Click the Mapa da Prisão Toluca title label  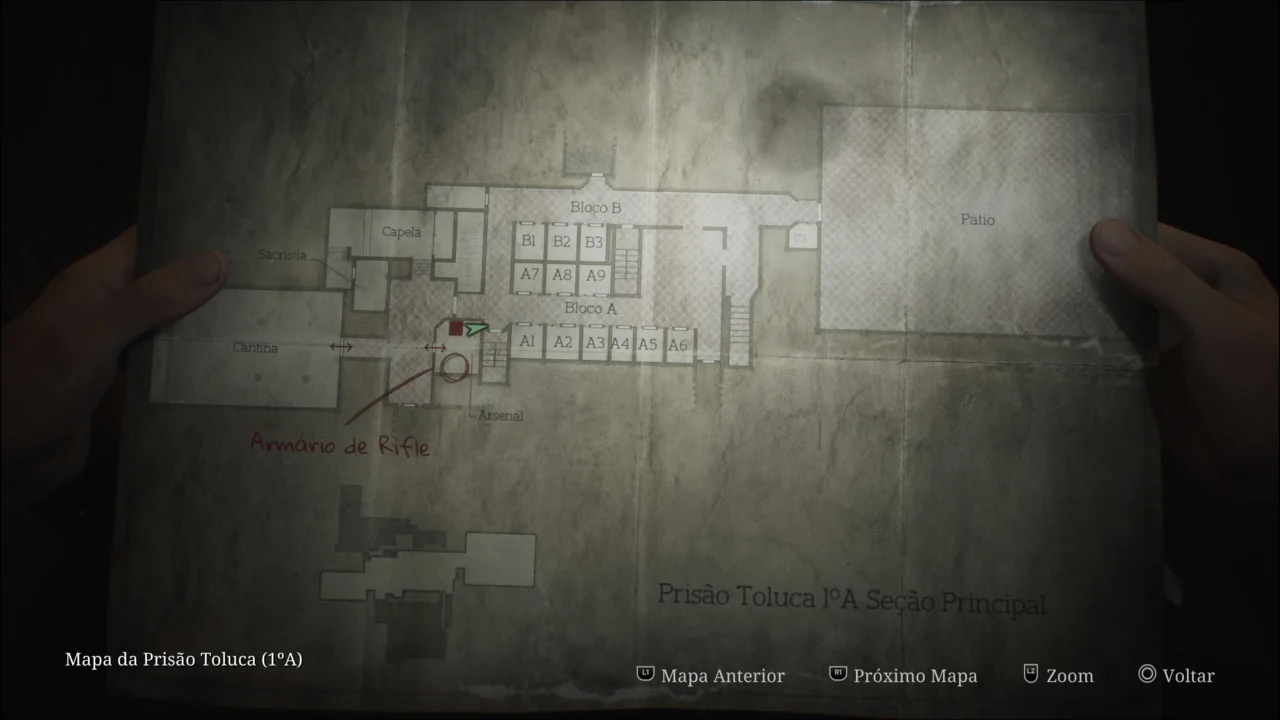tap(183, 659)
